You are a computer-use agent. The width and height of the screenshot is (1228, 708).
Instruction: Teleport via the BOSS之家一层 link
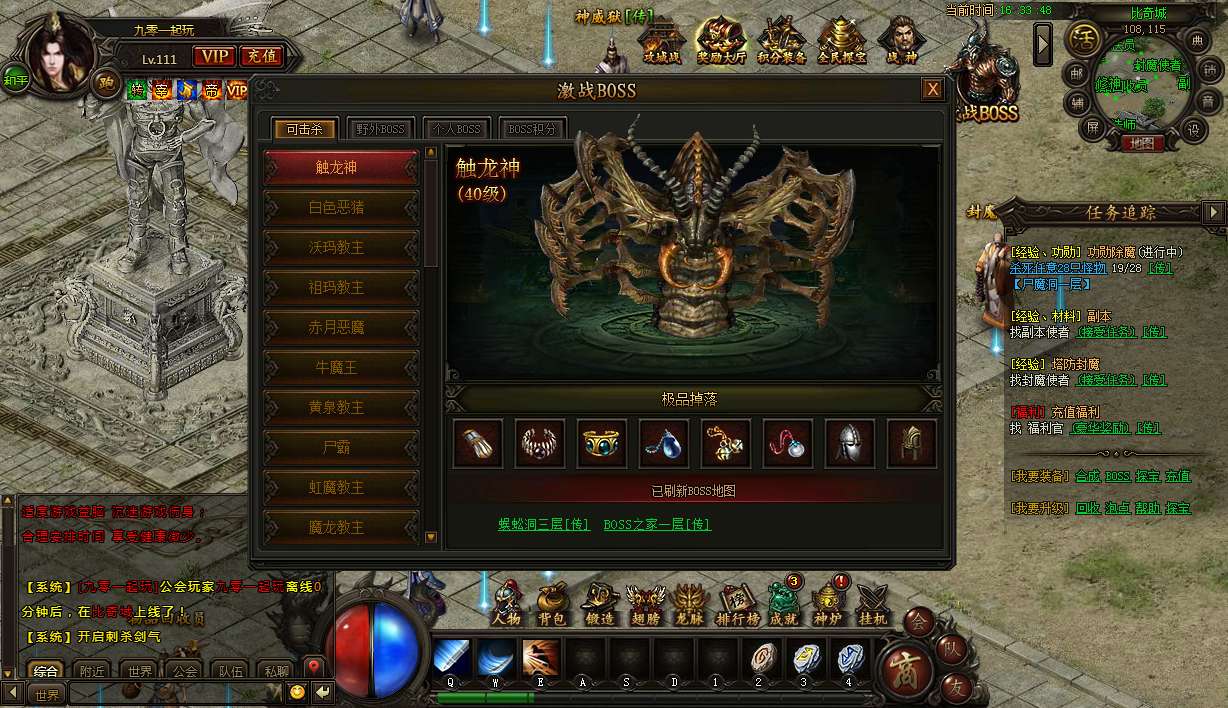657,524
